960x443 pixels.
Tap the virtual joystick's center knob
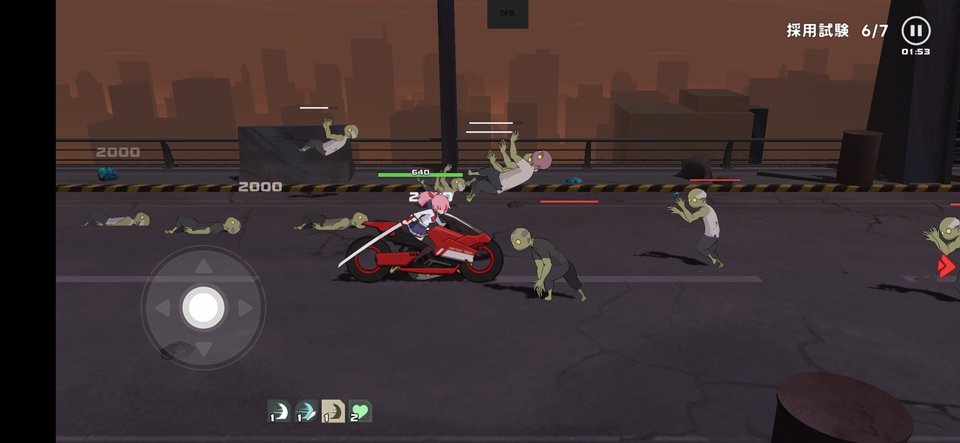pos(203,307)
